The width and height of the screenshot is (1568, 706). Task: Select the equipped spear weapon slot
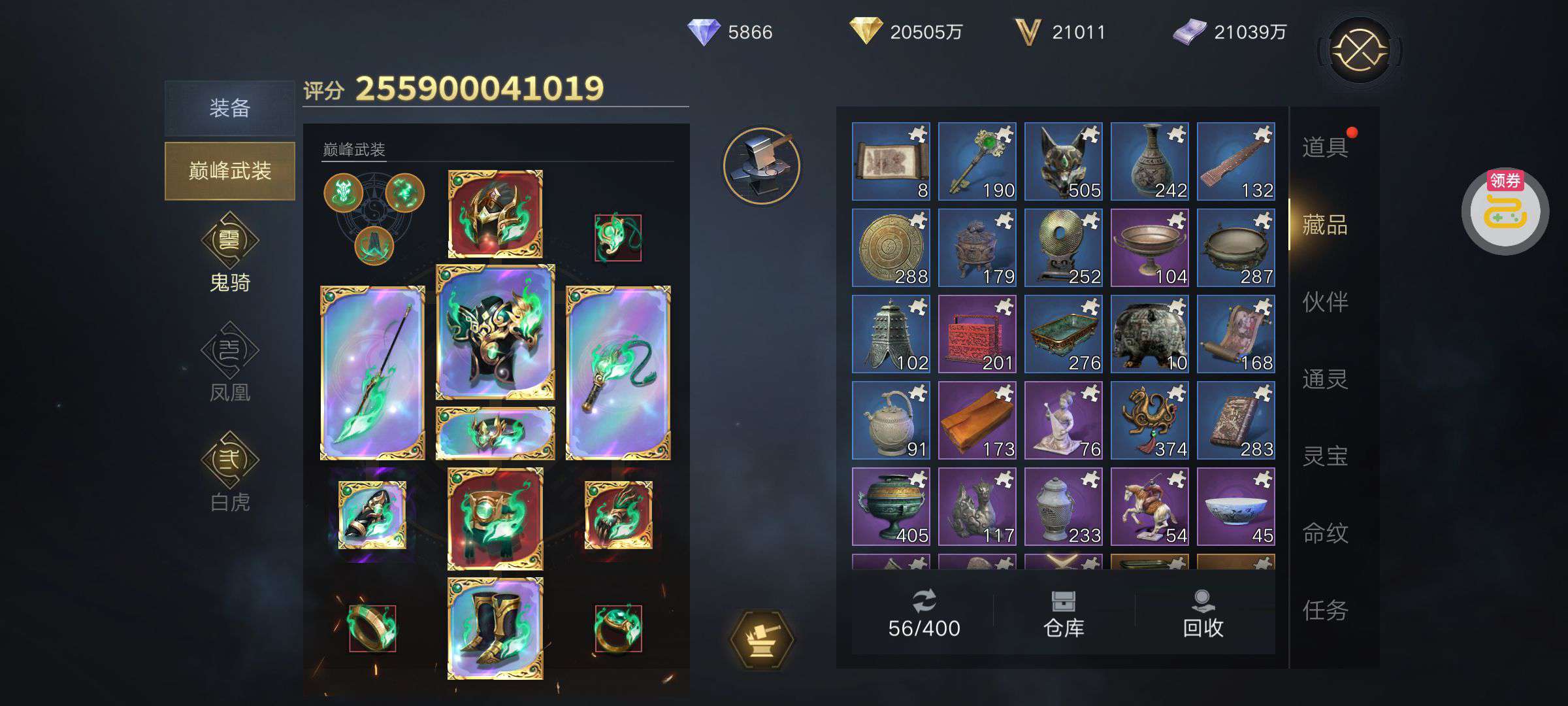(372, 373)
